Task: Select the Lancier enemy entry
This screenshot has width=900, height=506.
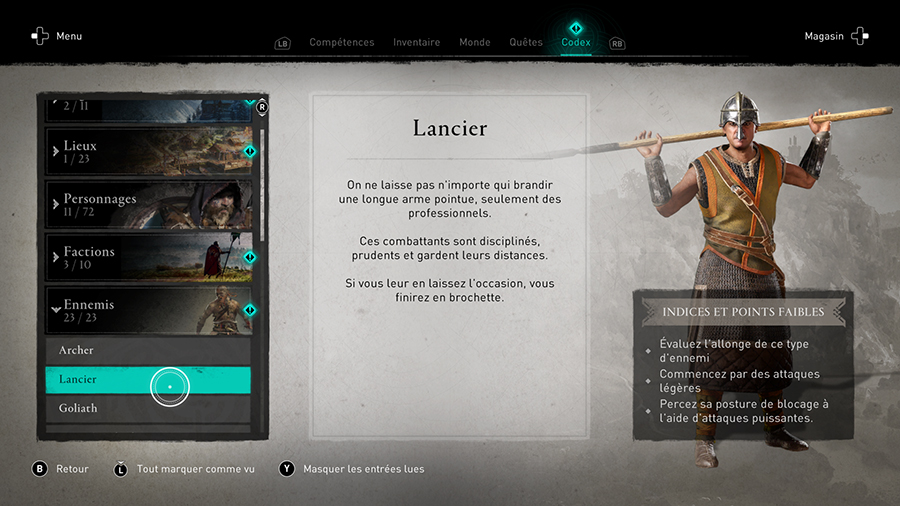Action: 148,380
